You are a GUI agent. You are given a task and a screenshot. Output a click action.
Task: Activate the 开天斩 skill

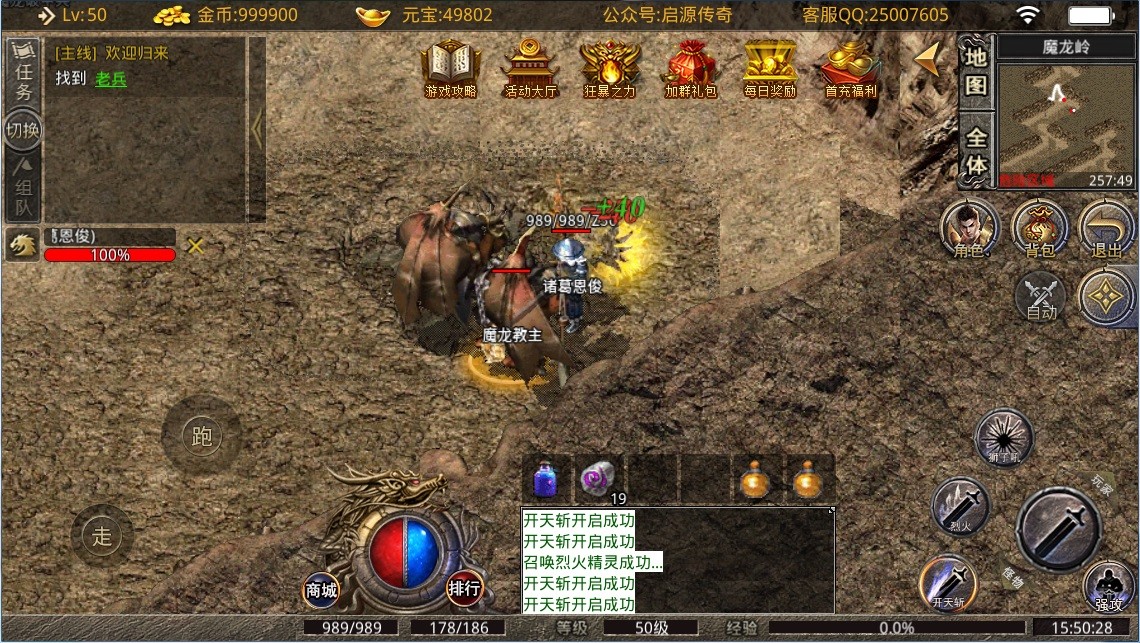(x=948, y=582)
